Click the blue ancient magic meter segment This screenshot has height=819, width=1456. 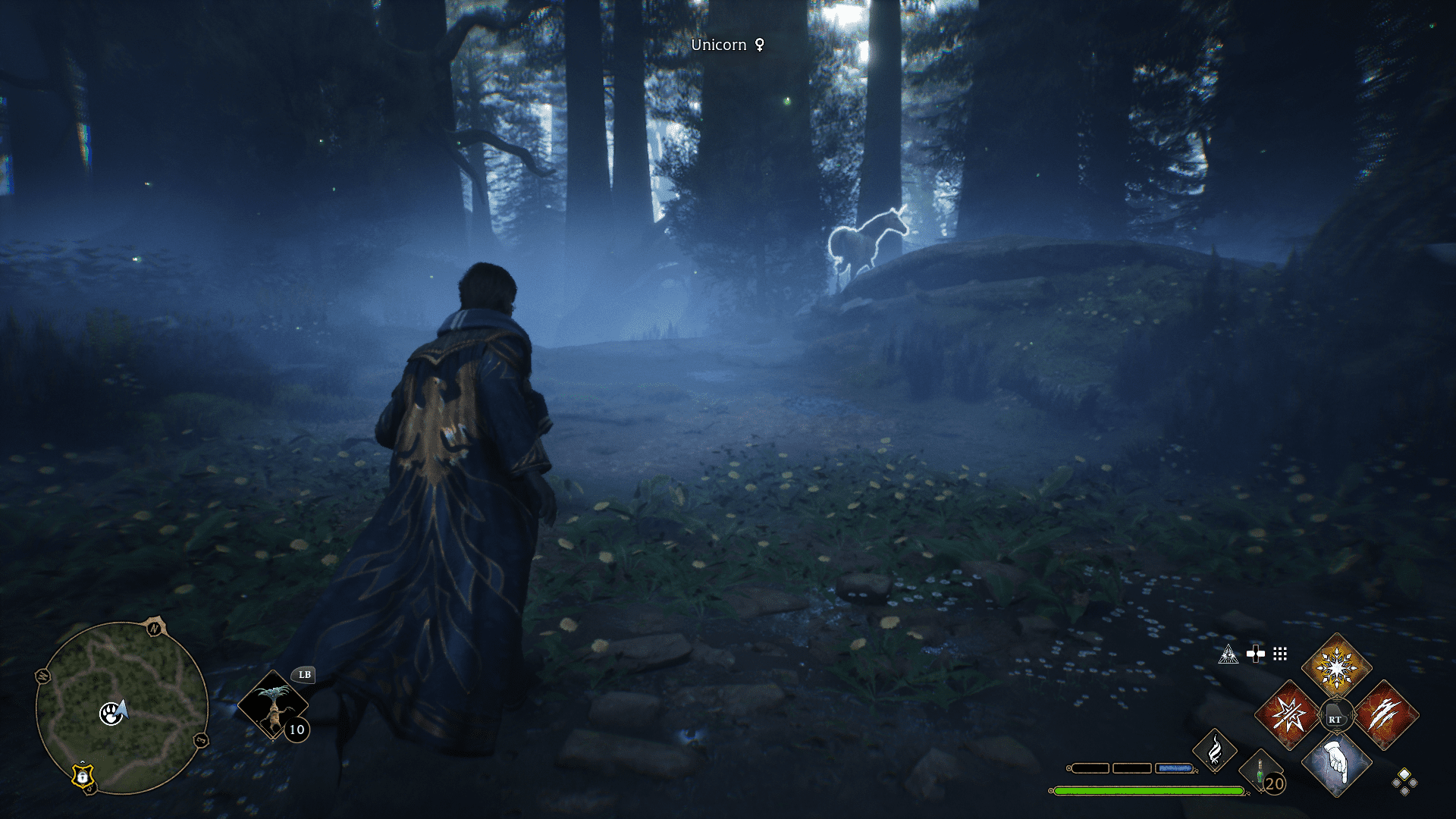(x=1175, y=767)
